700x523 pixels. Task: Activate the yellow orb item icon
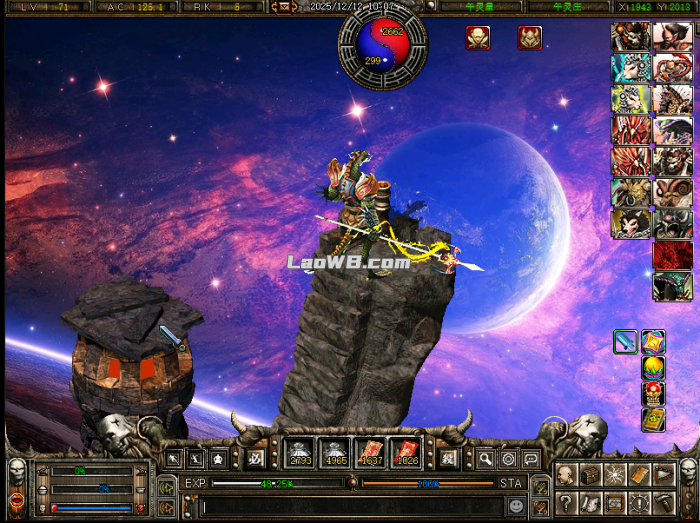click(x=653, y=368)
